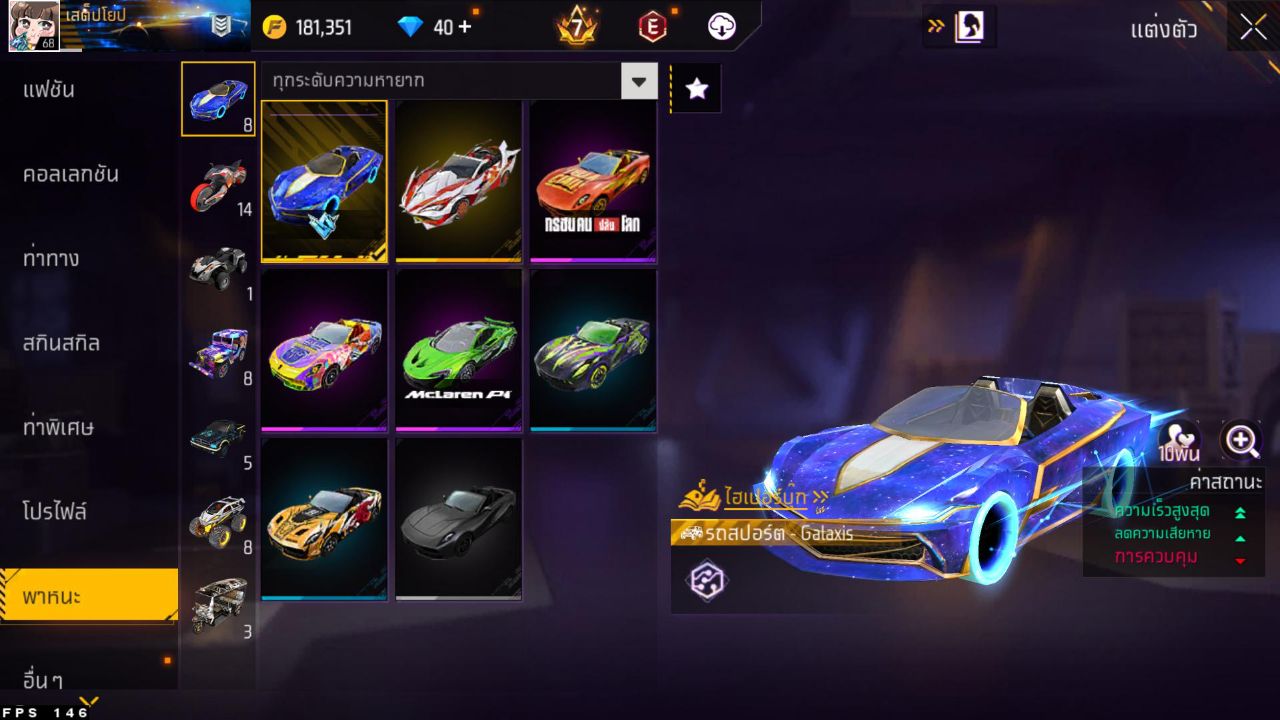Toggle the favorite star next to rarity filter

[695, 87]
